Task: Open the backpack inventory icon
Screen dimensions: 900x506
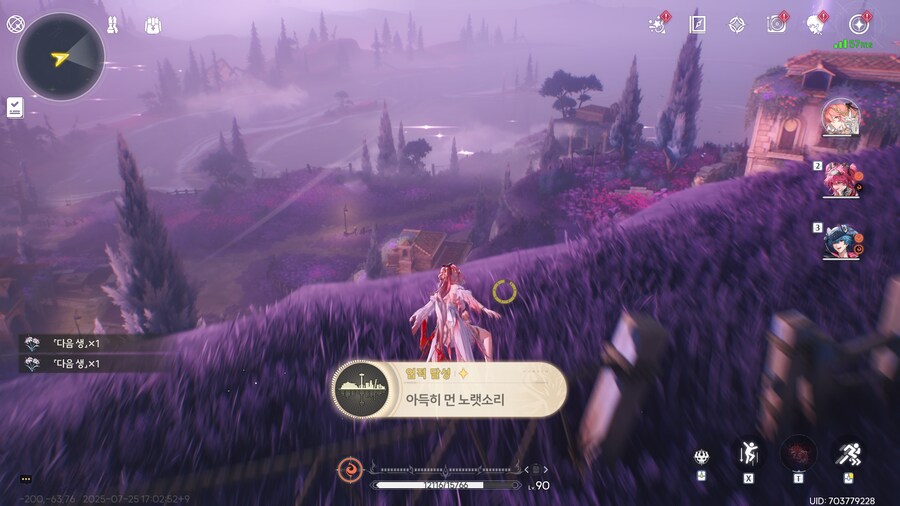Action: pyautogui.click(x=154, y=25)
